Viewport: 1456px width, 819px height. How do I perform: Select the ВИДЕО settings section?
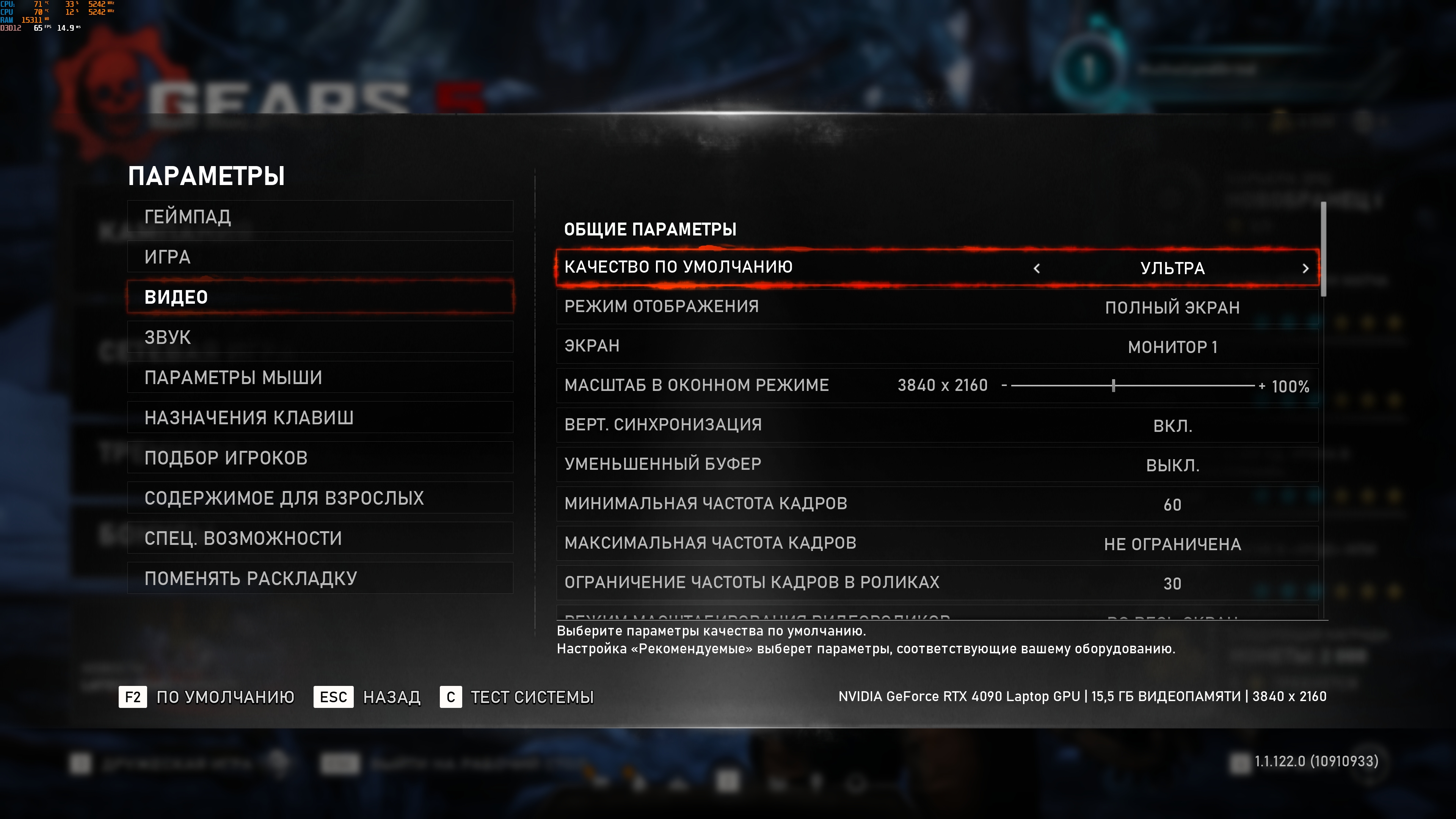click(x=320, y=297)
